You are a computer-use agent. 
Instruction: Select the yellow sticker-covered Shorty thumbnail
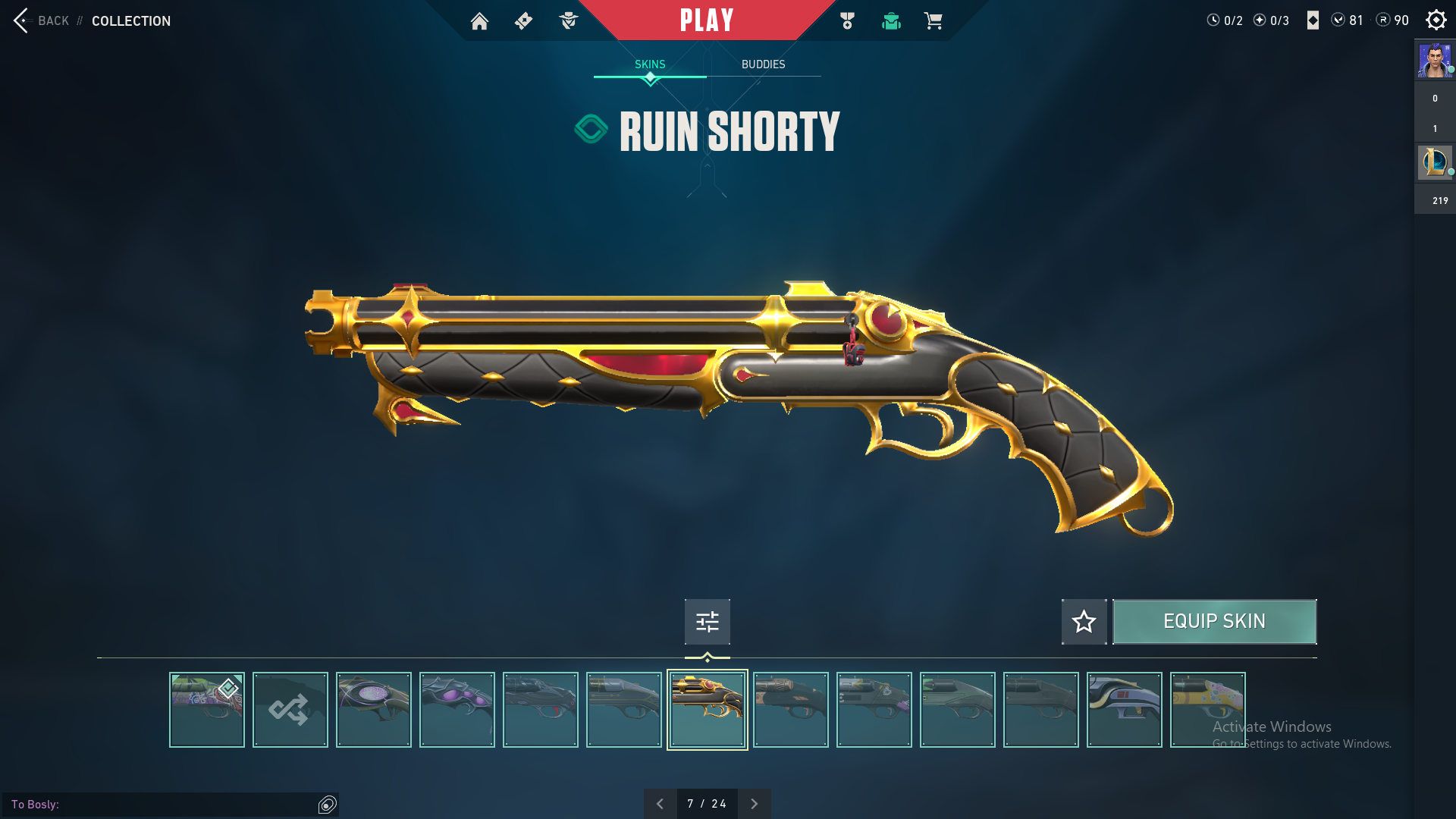tap(1207, 710)
